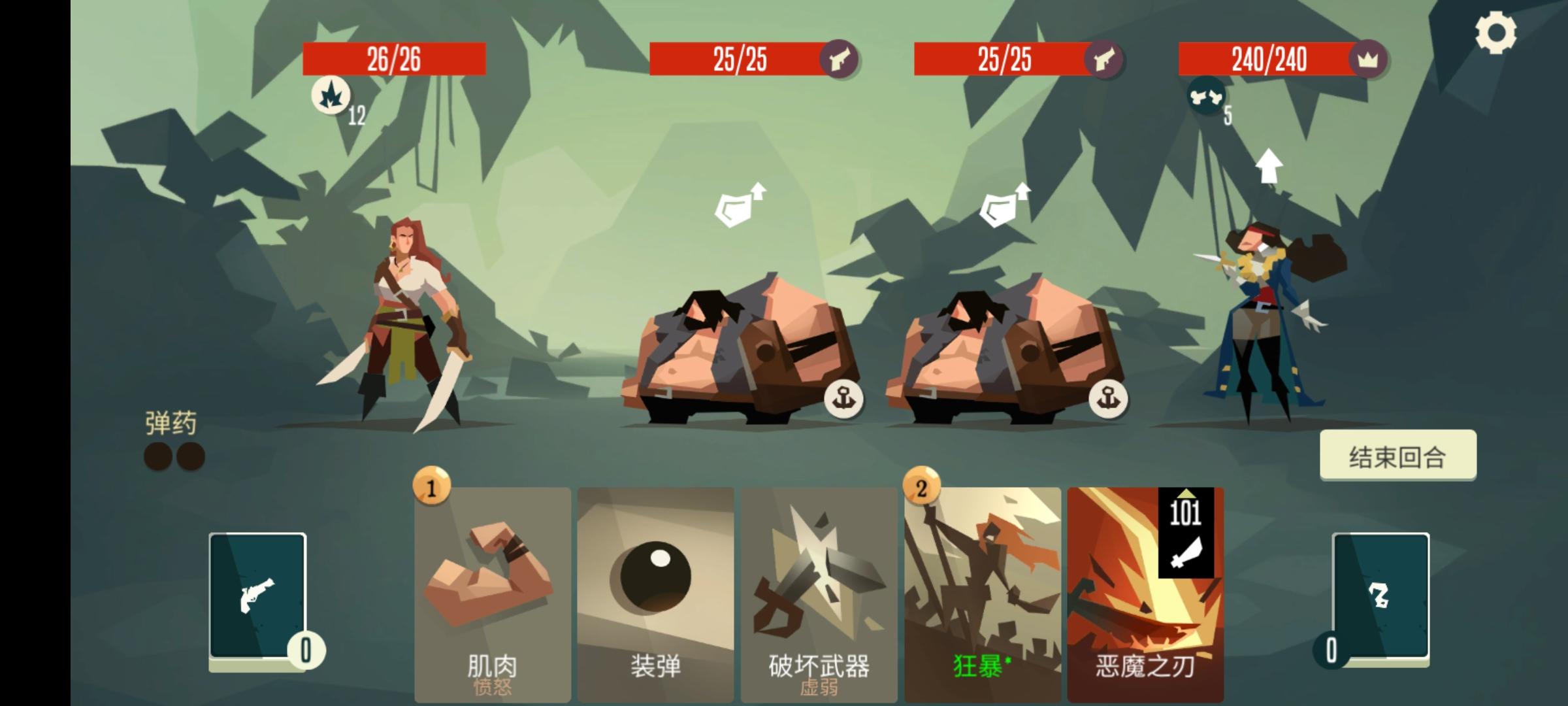Click the thorns status icon showing 12
The height and width of the screenshot is (706, 1568).
[332, 97]
